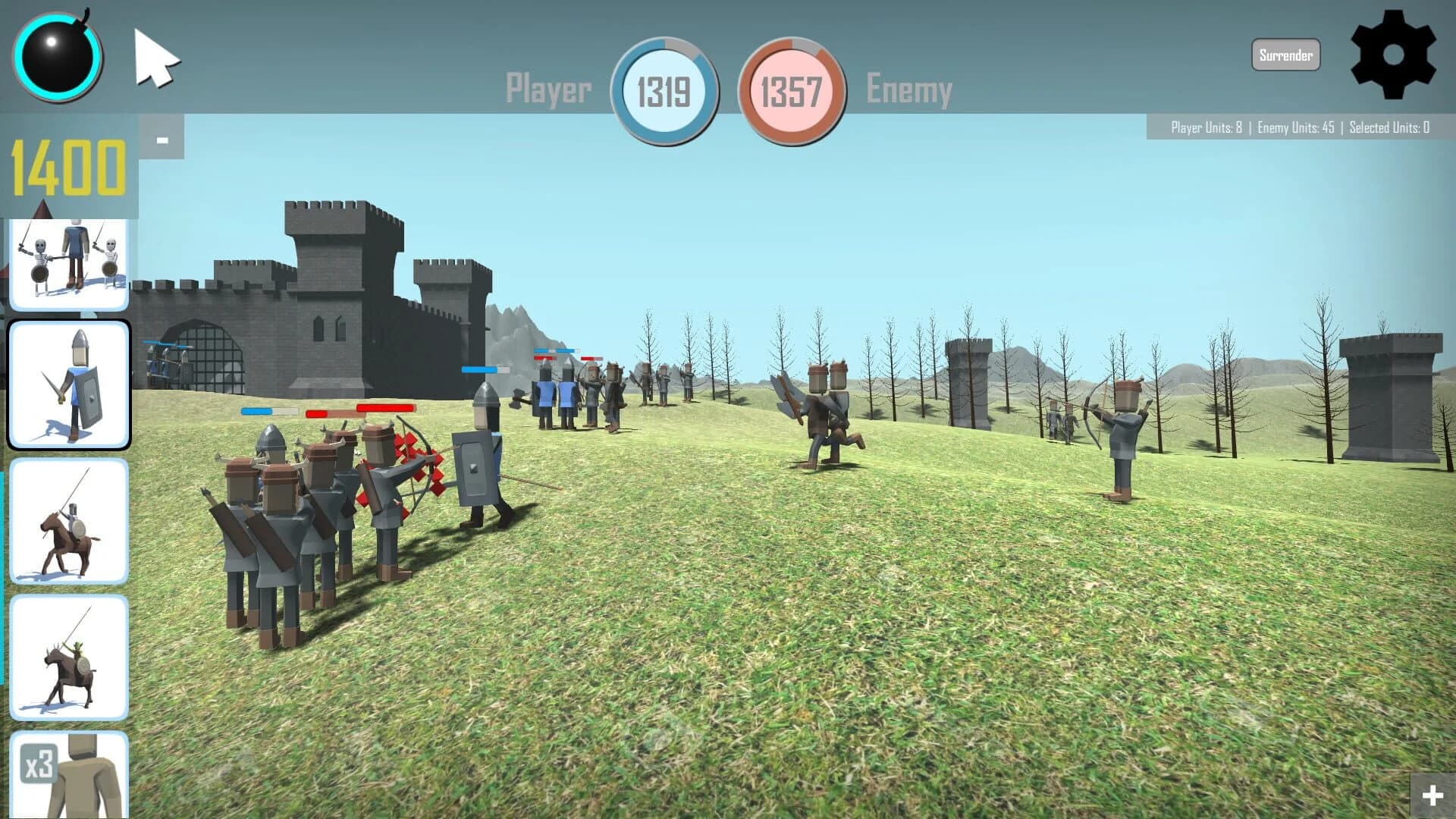Click the Player label in the header
This screenshot has width=1456, height=819.
coord(548,87)
